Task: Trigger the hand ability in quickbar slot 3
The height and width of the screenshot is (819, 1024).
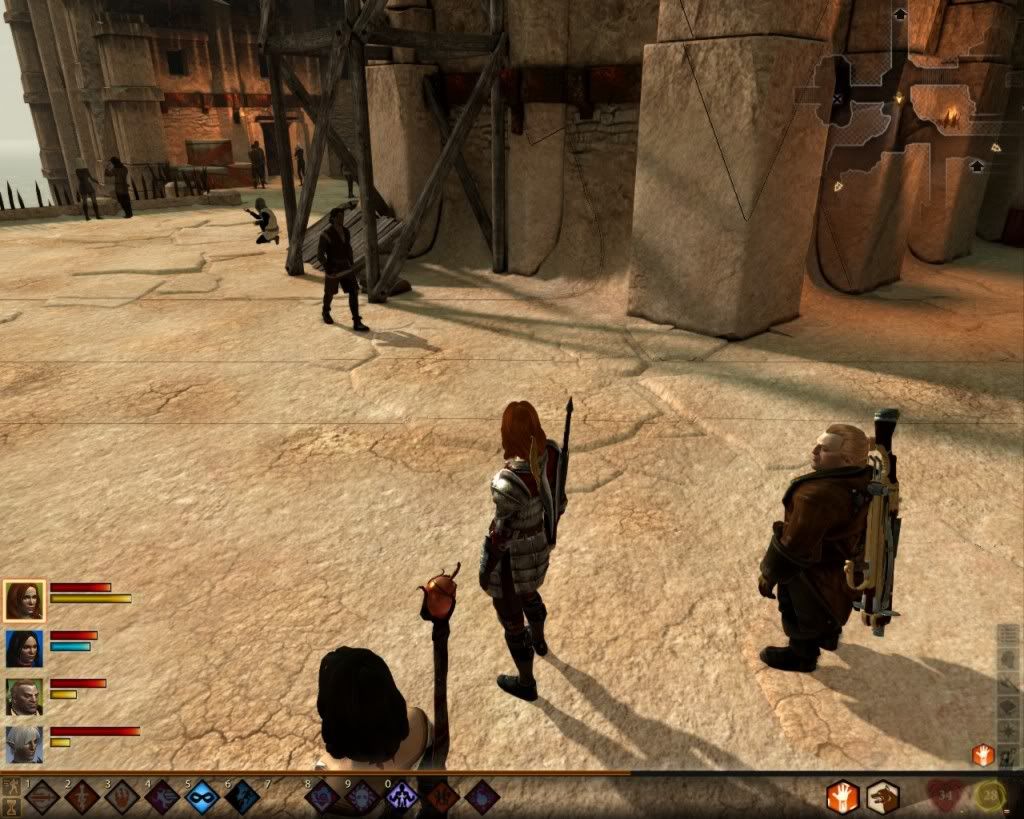Action: coord(122,798)
